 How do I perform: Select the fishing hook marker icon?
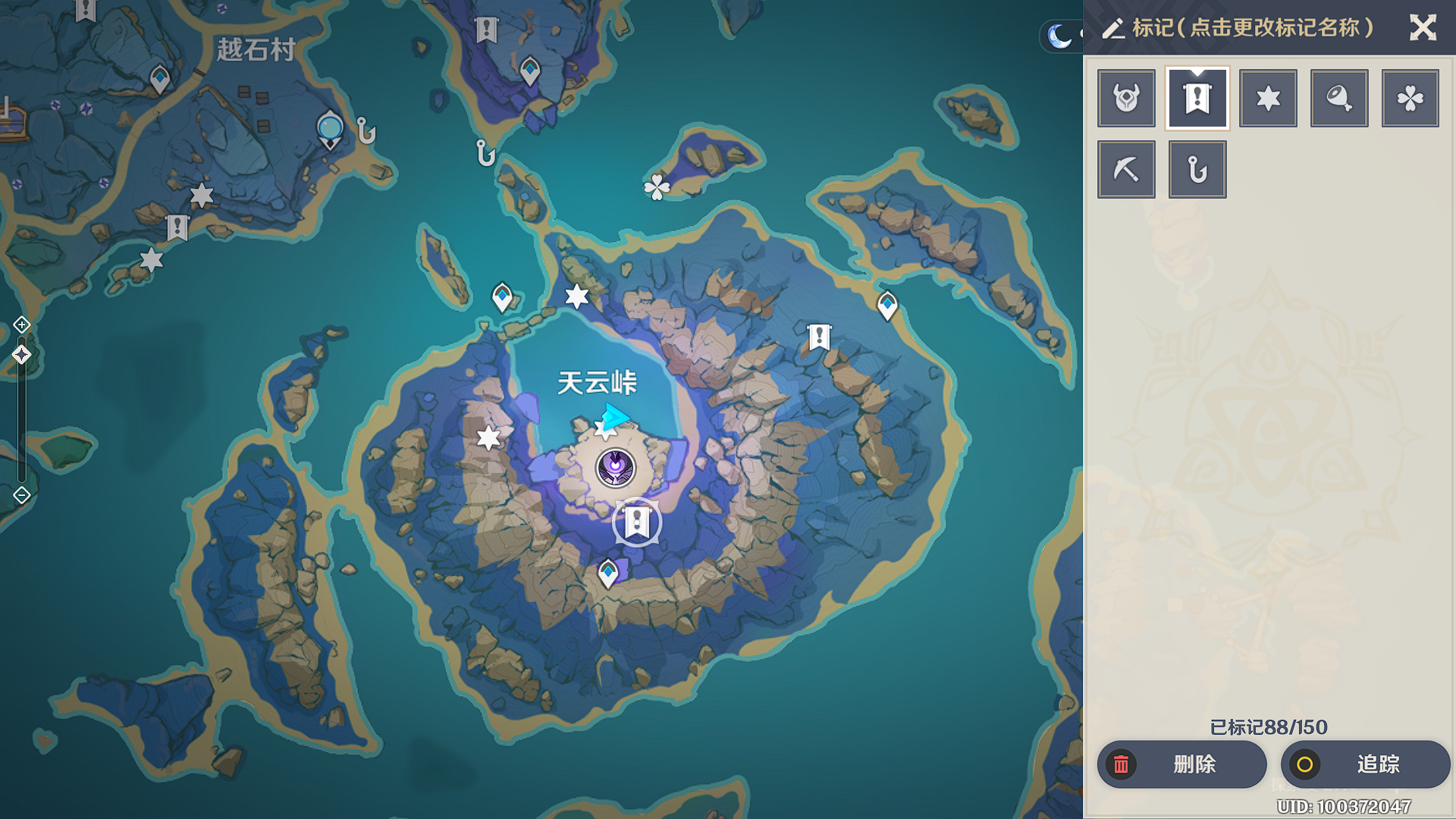tap(1197, 169)
